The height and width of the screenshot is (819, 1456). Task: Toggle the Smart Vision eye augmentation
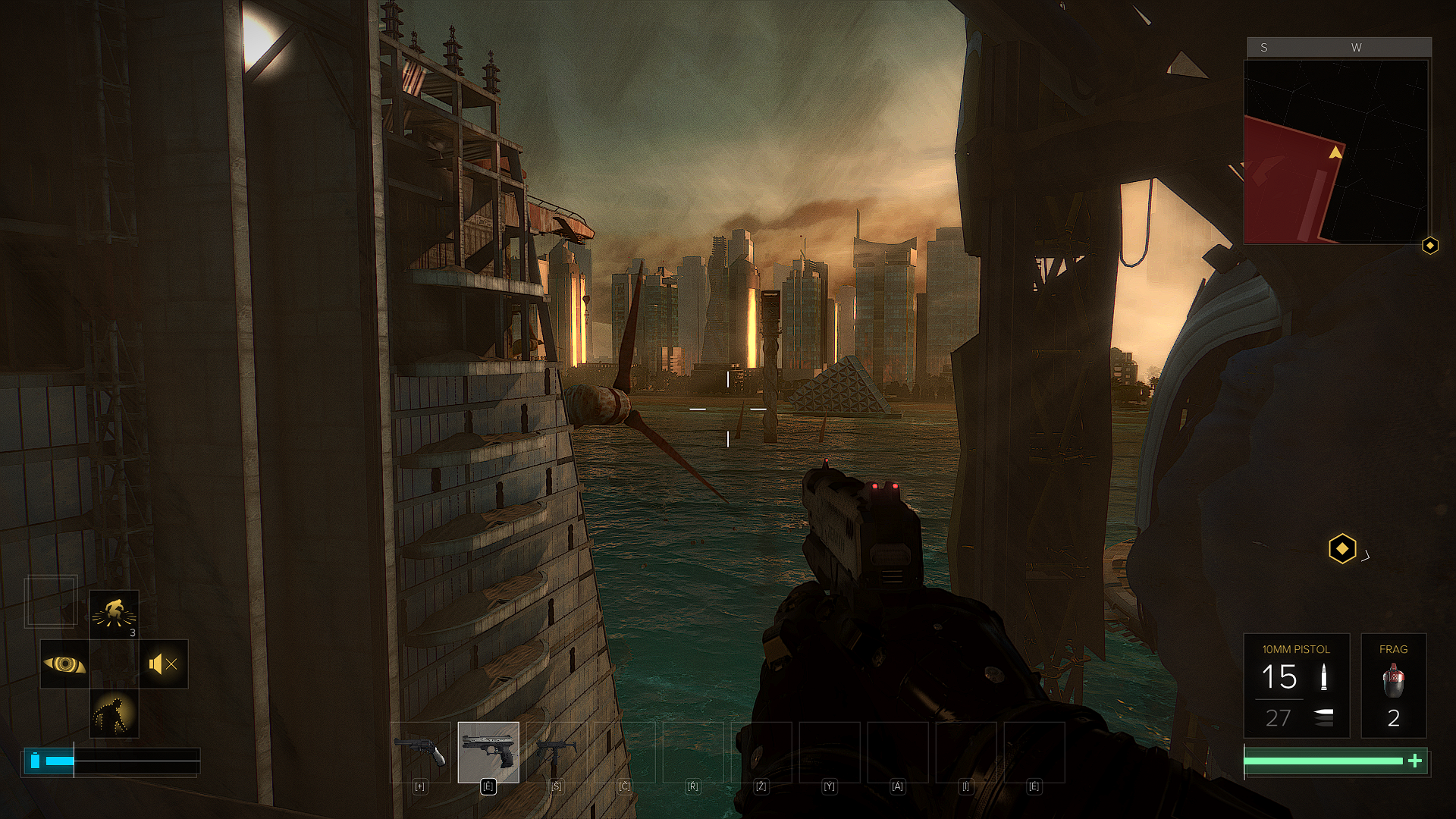click(x=64, y=664)
